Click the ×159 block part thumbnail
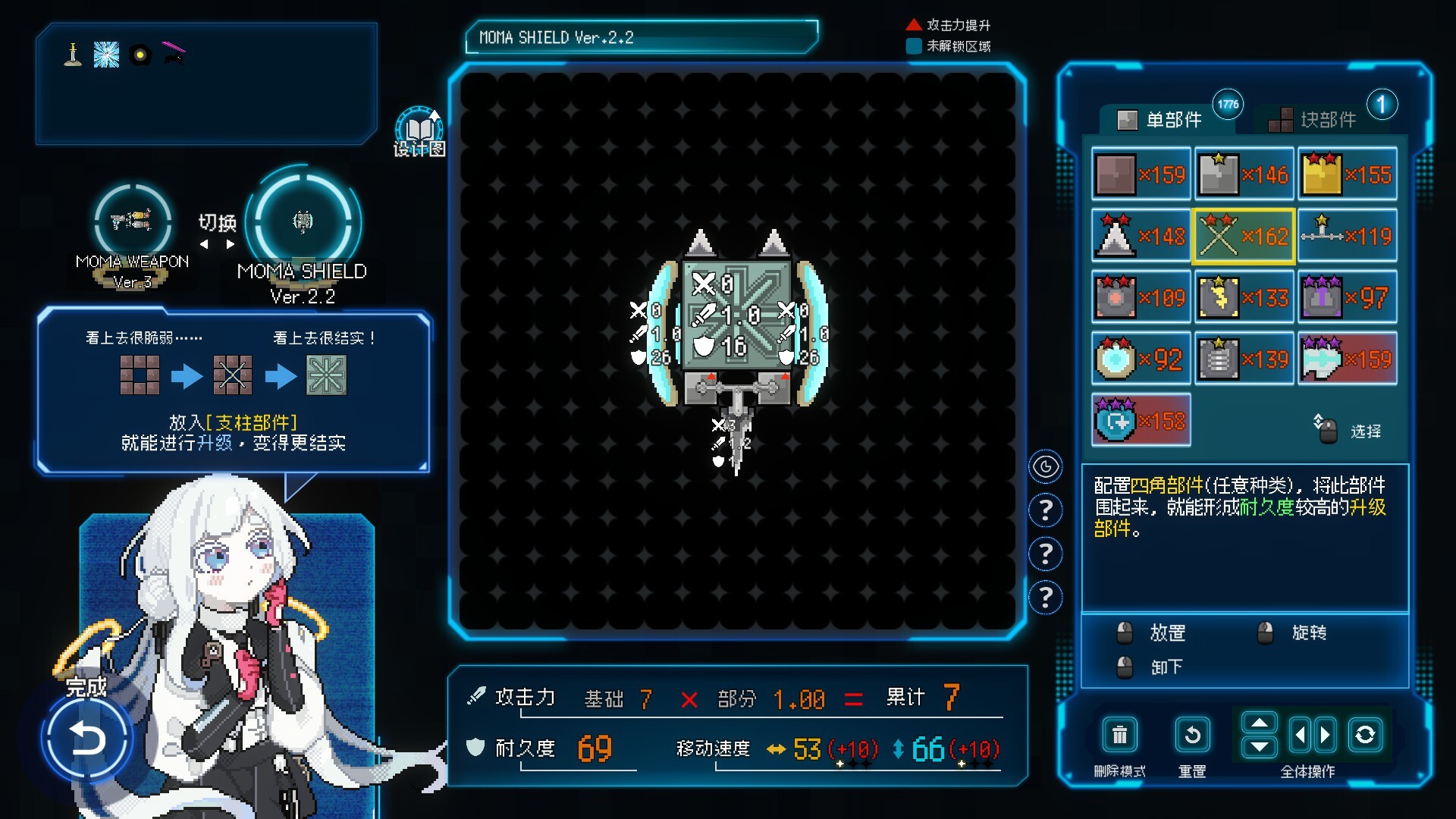Image resolution: width=1456 pixels, height=819 pixels. click(x=1141, y=174)
